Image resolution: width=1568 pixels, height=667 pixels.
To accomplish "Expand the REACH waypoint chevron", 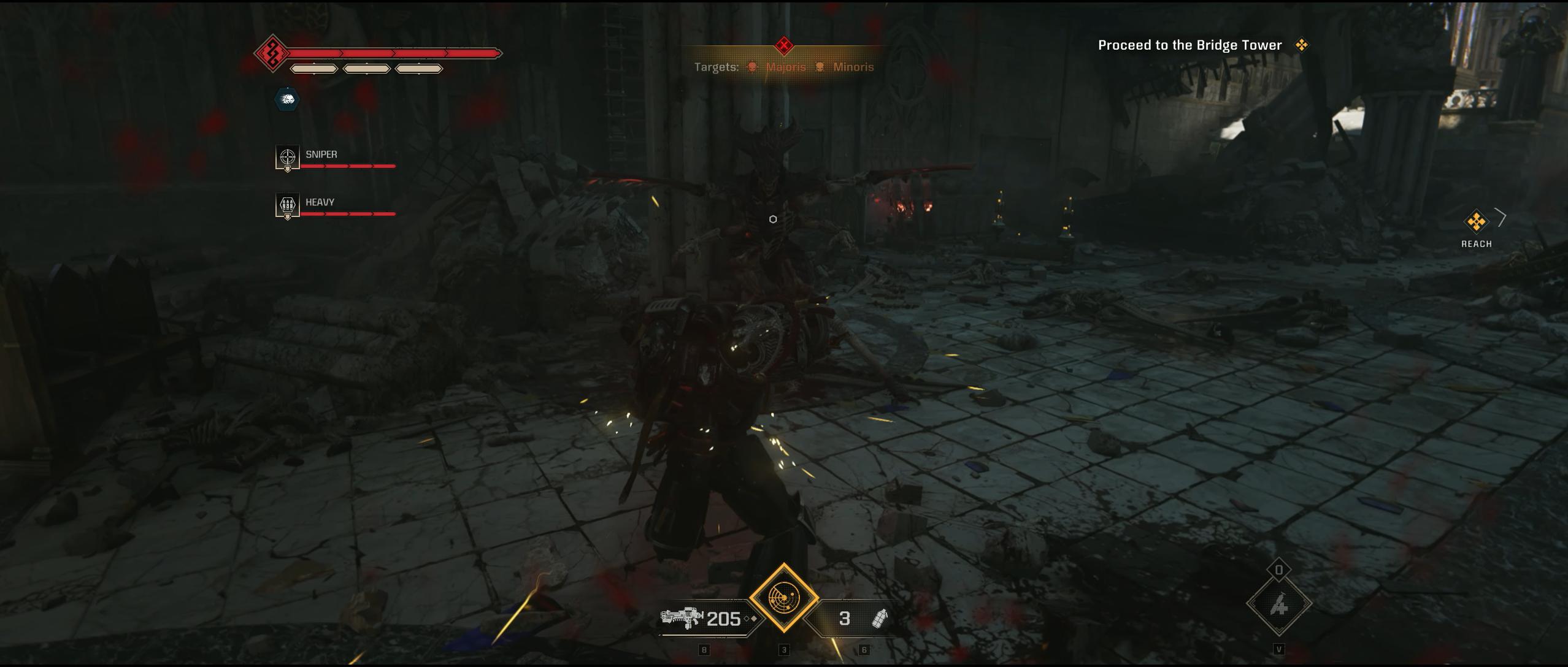I will (1501, 218).
